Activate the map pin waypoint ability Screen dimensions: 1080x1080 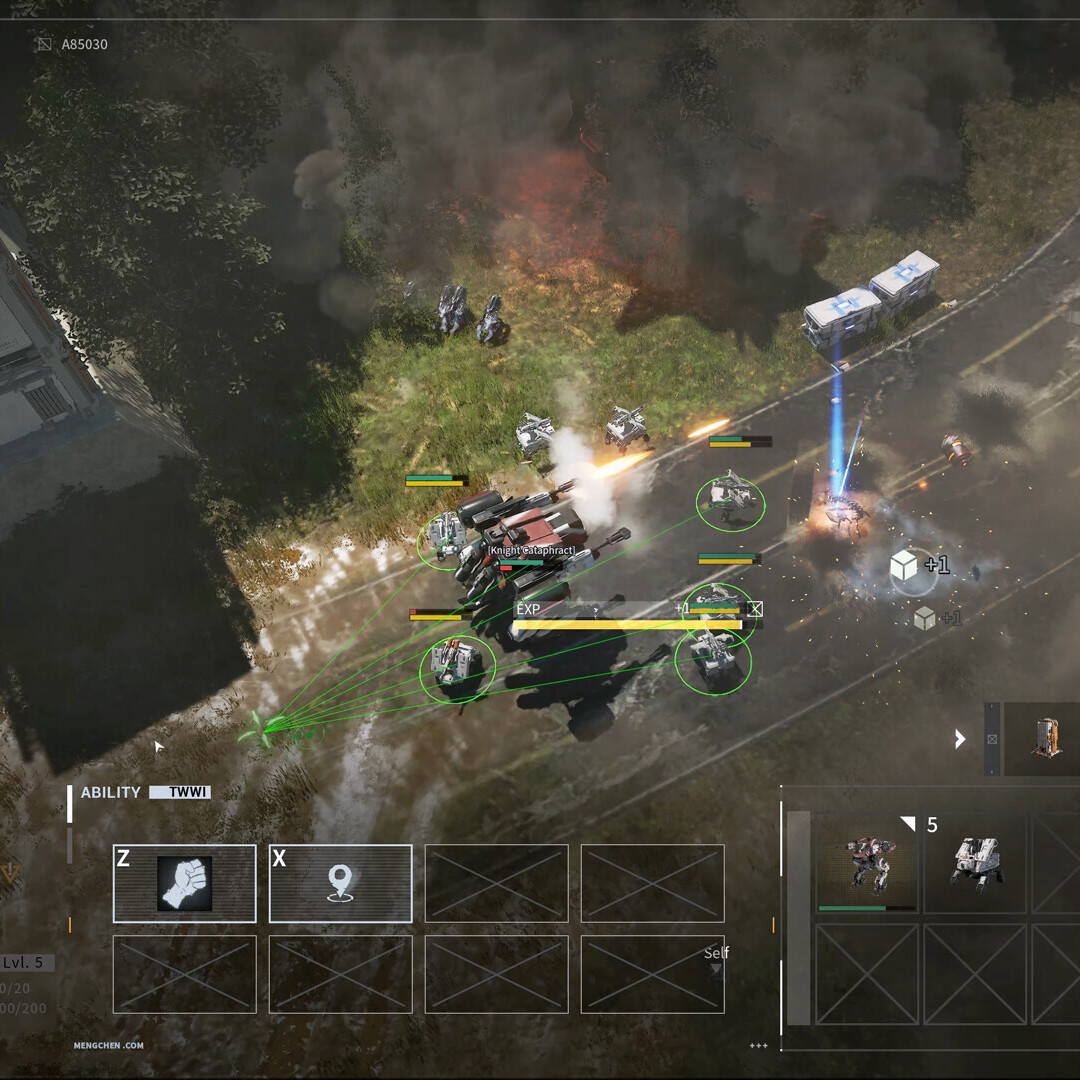(x=340, y=883)
